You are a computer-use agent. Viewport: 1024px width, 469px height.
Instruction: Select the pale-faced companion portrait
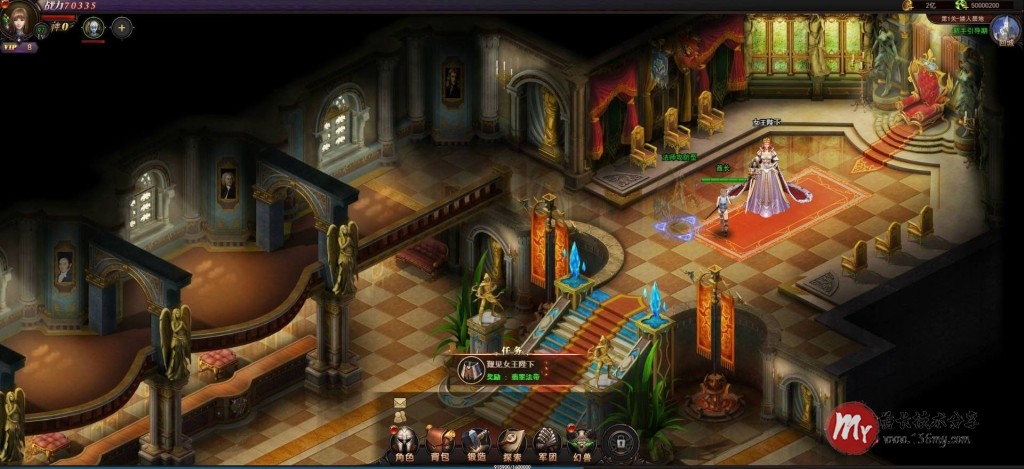(x=93, y=28)
